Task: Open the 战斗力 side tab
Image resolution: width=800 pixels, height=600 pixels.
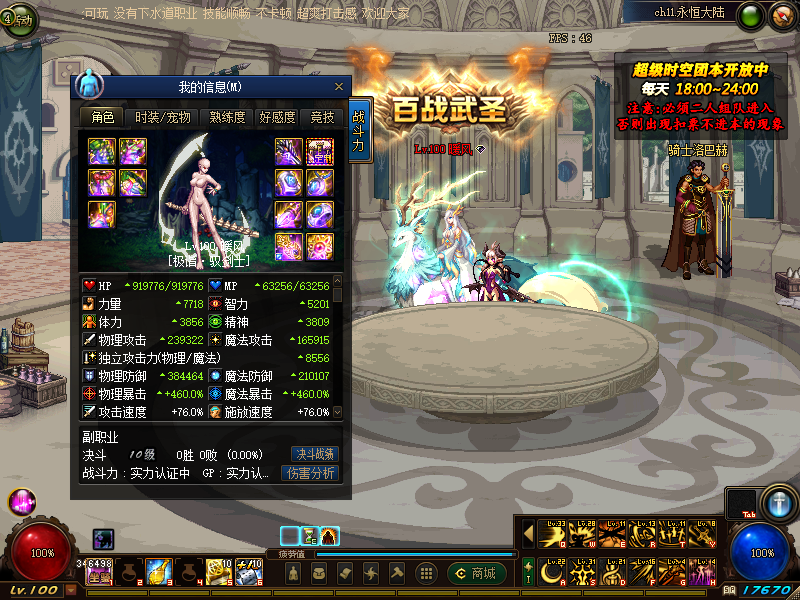Action: (359, 130)
